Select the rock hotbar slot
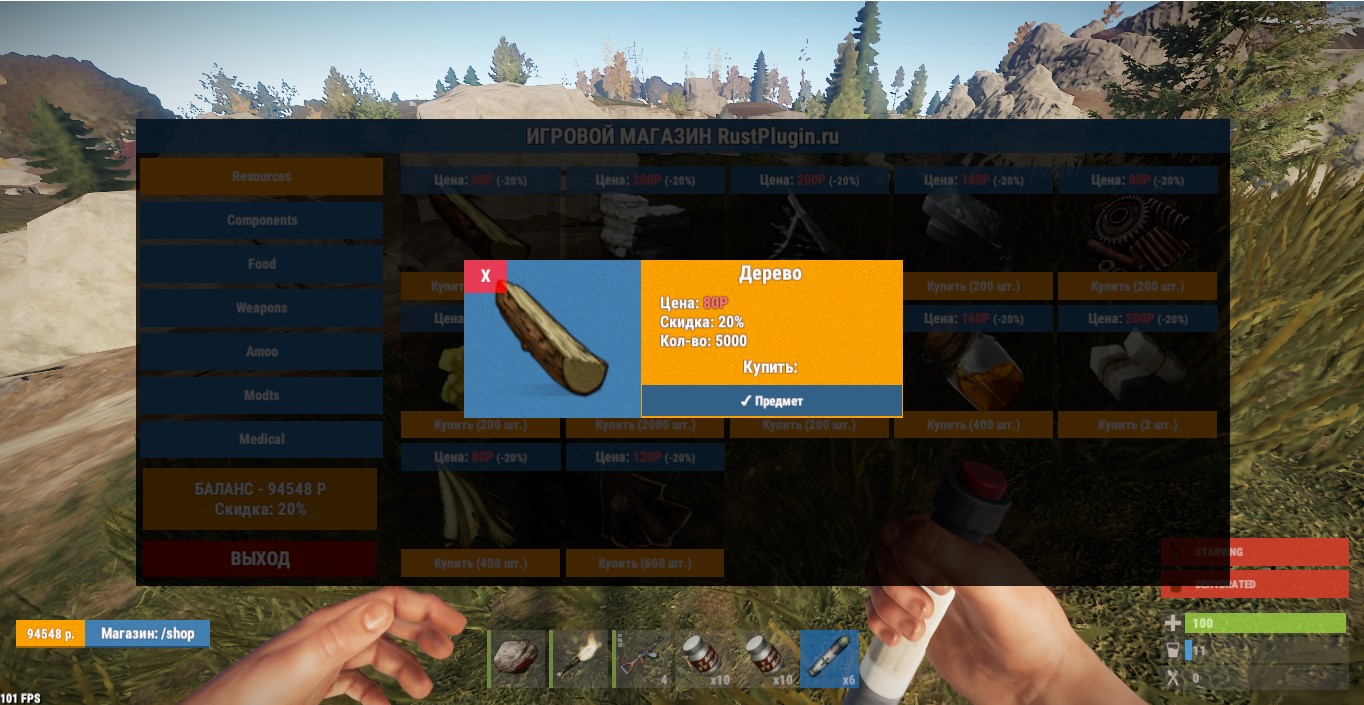This screenshot has height=705, width=1364. click(518, 659)
